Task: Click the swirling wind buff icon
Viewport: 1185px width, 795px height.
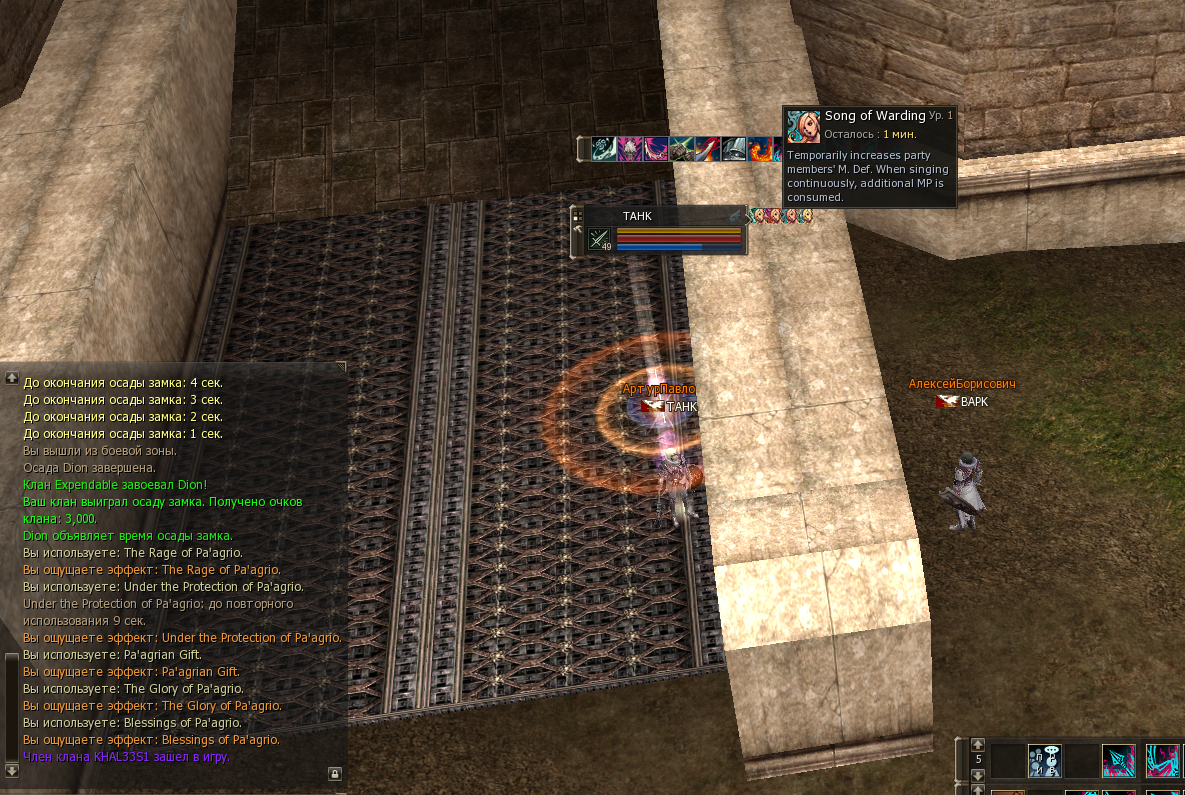Action: point(604,149)
